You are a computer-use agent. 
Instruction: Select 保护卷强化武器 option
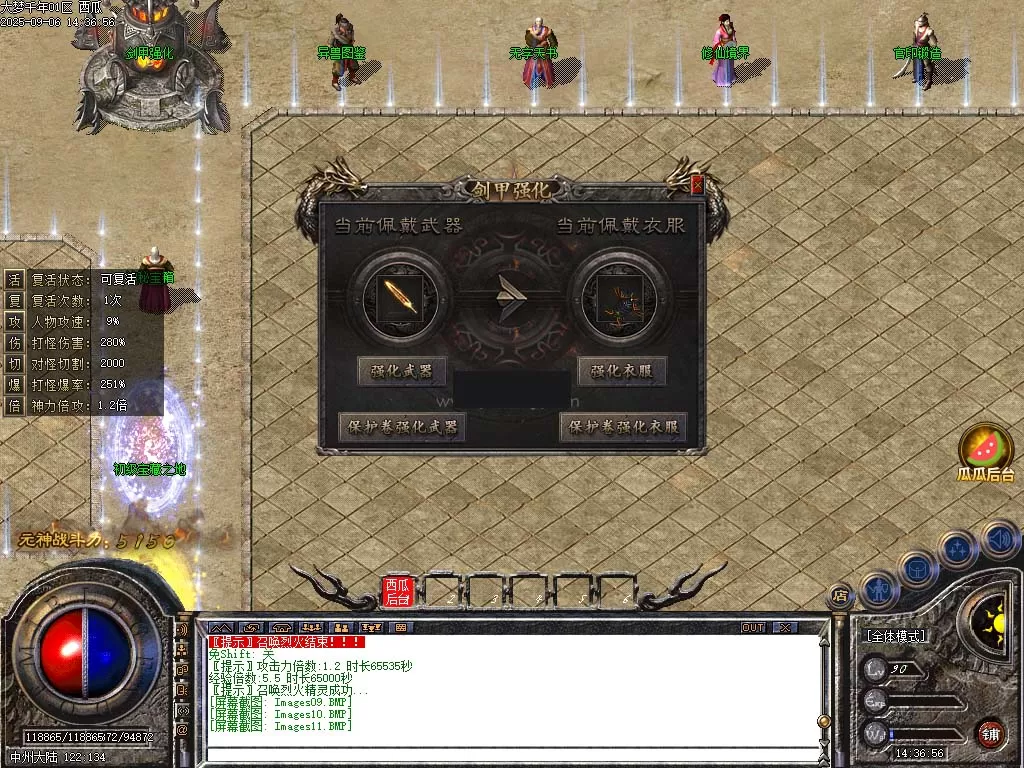point(402,427)
